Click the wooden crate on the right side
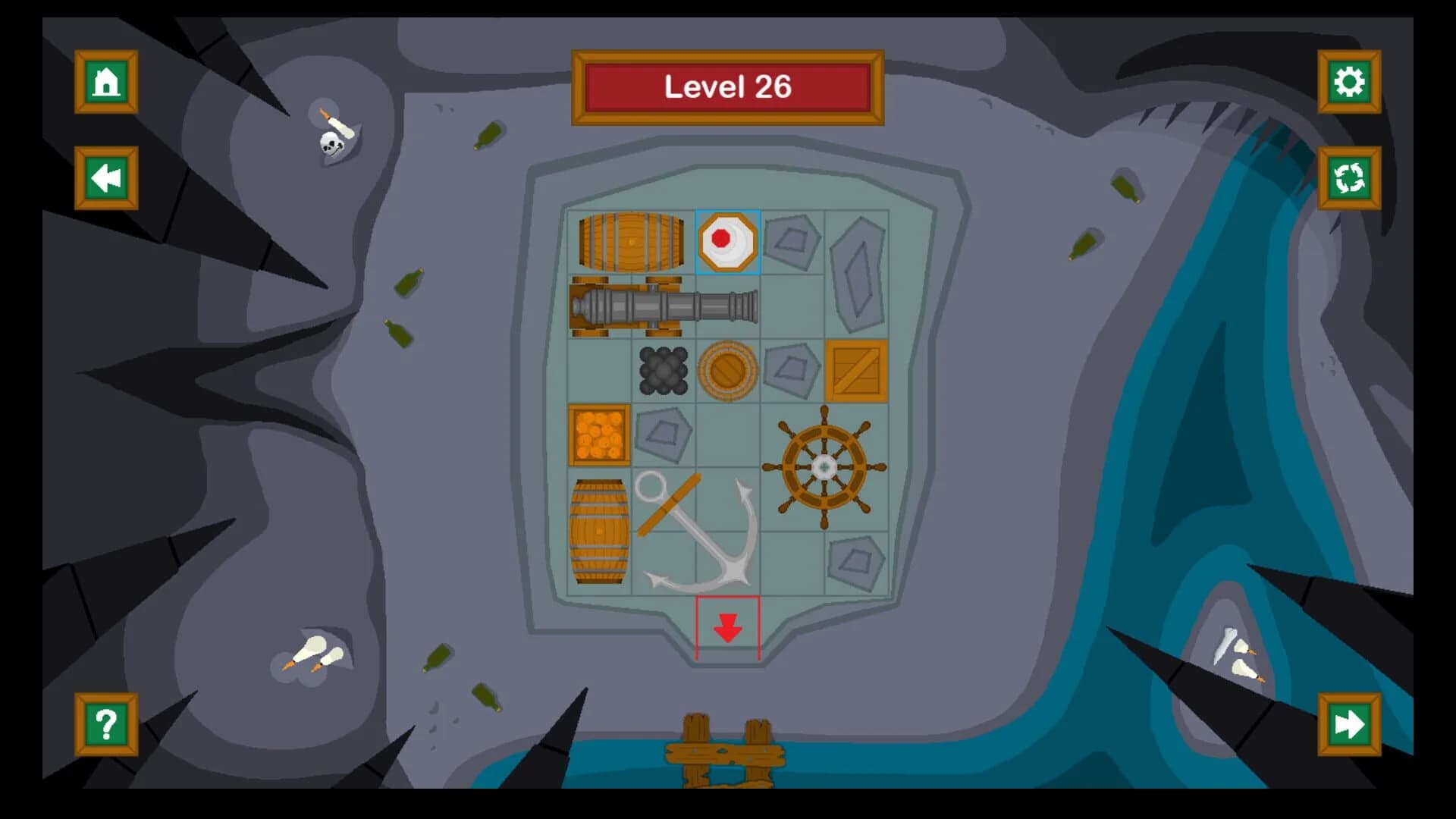The width and height of the screenshot is (1456, 819). (857, 372)
